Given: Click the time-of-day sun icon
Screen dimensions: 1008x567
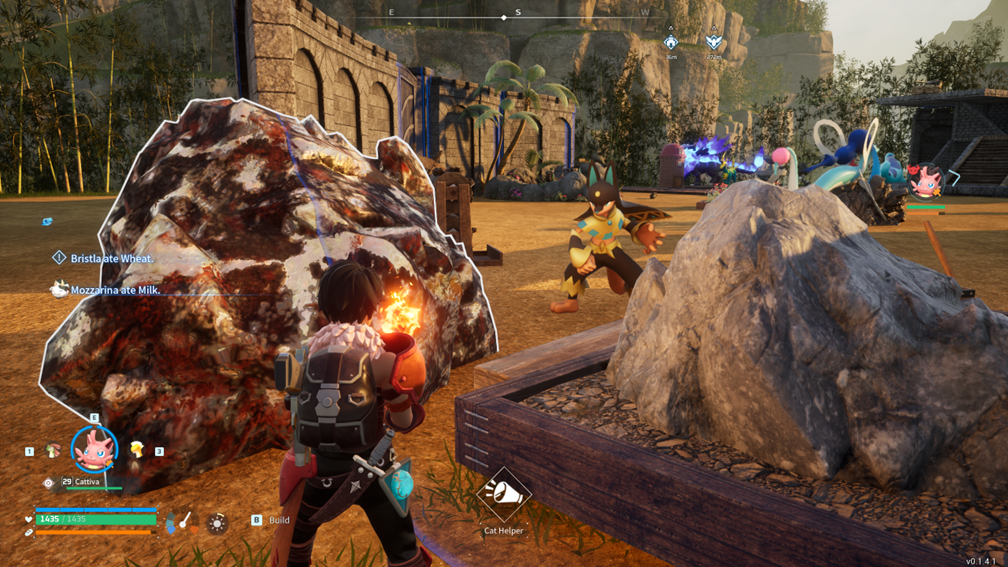Looking at the screenshot, I should [x=217, y=522].
